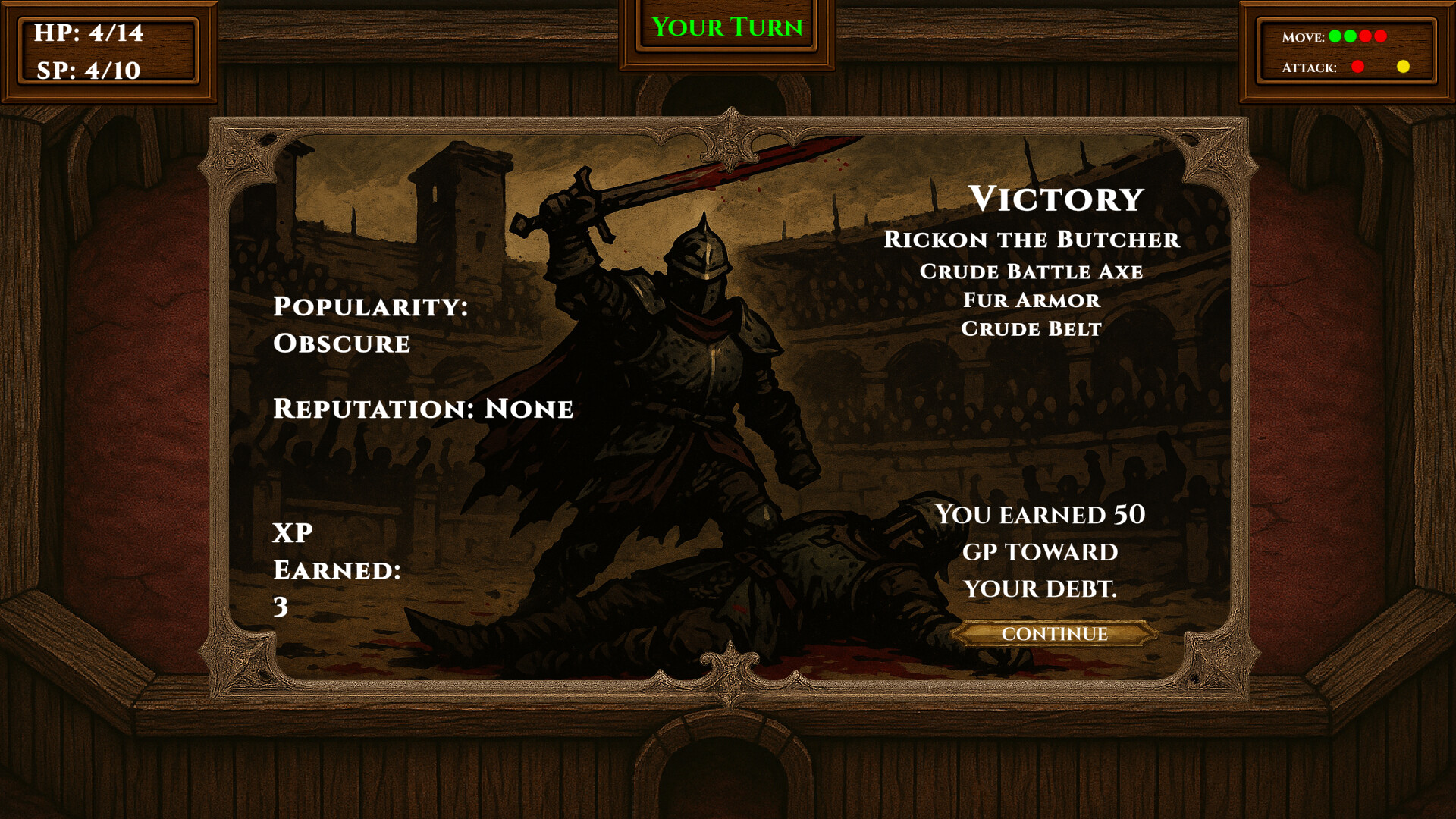
Task: Select the Fur Armor loot entry
Action: (x=1030, y=300)
